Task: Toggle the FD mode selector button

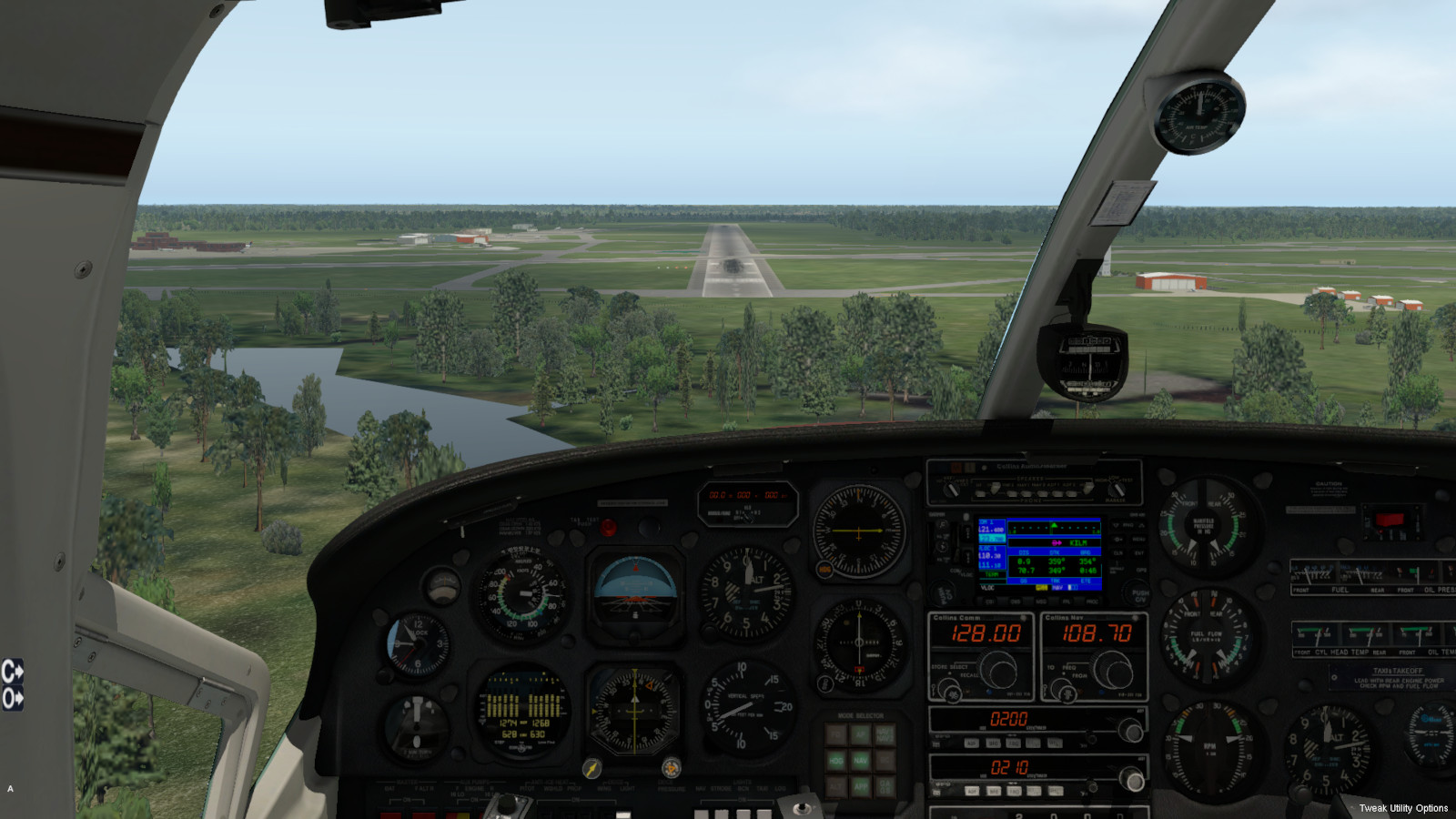Action: click(x=835, y=734)
